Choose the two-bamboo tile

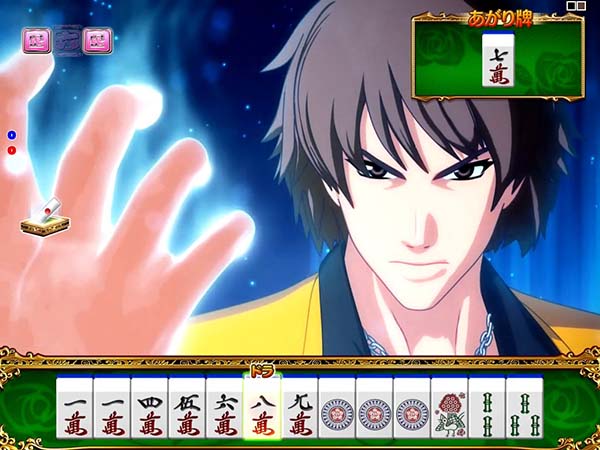tap(487, 412)
